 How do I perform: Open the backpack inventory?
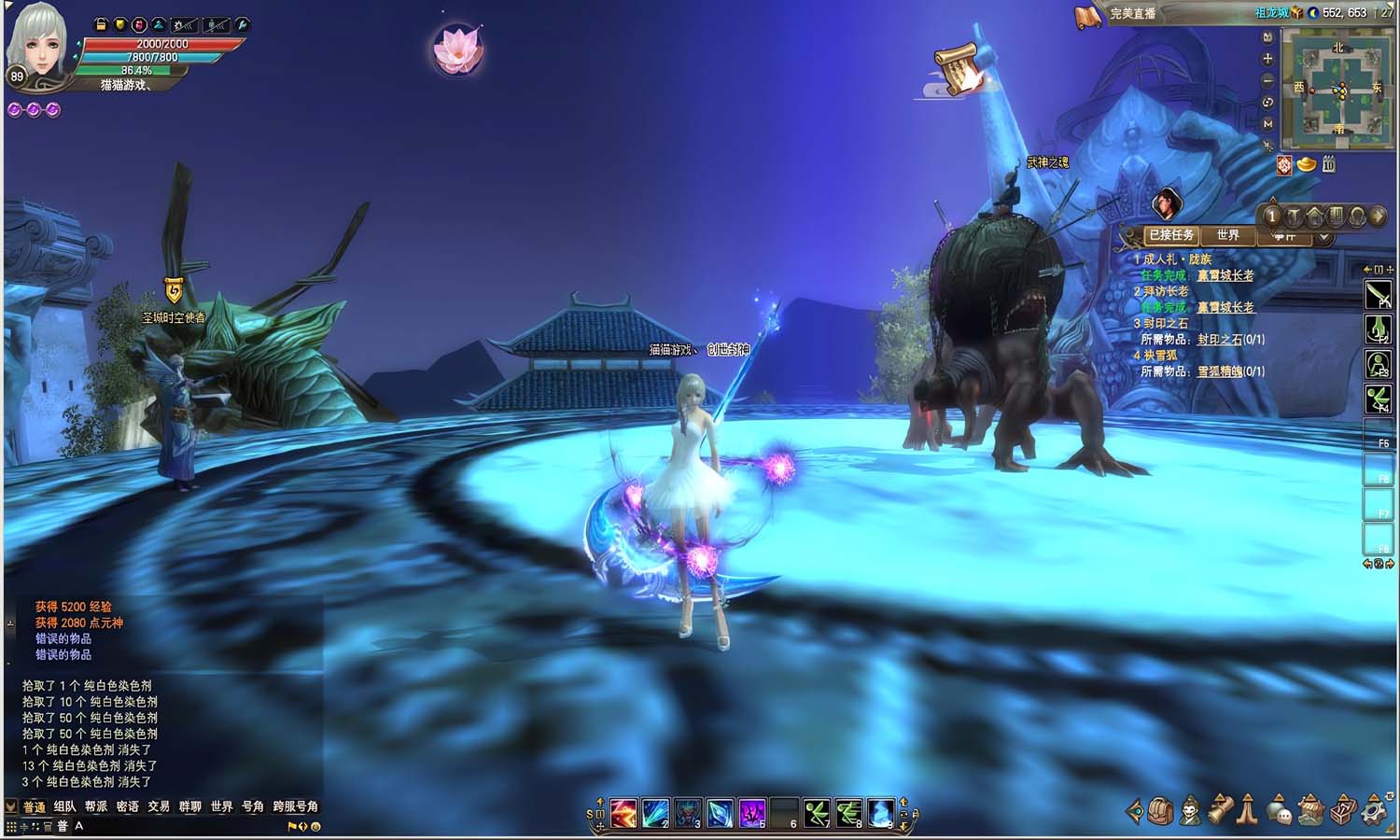coord(1160,811)
